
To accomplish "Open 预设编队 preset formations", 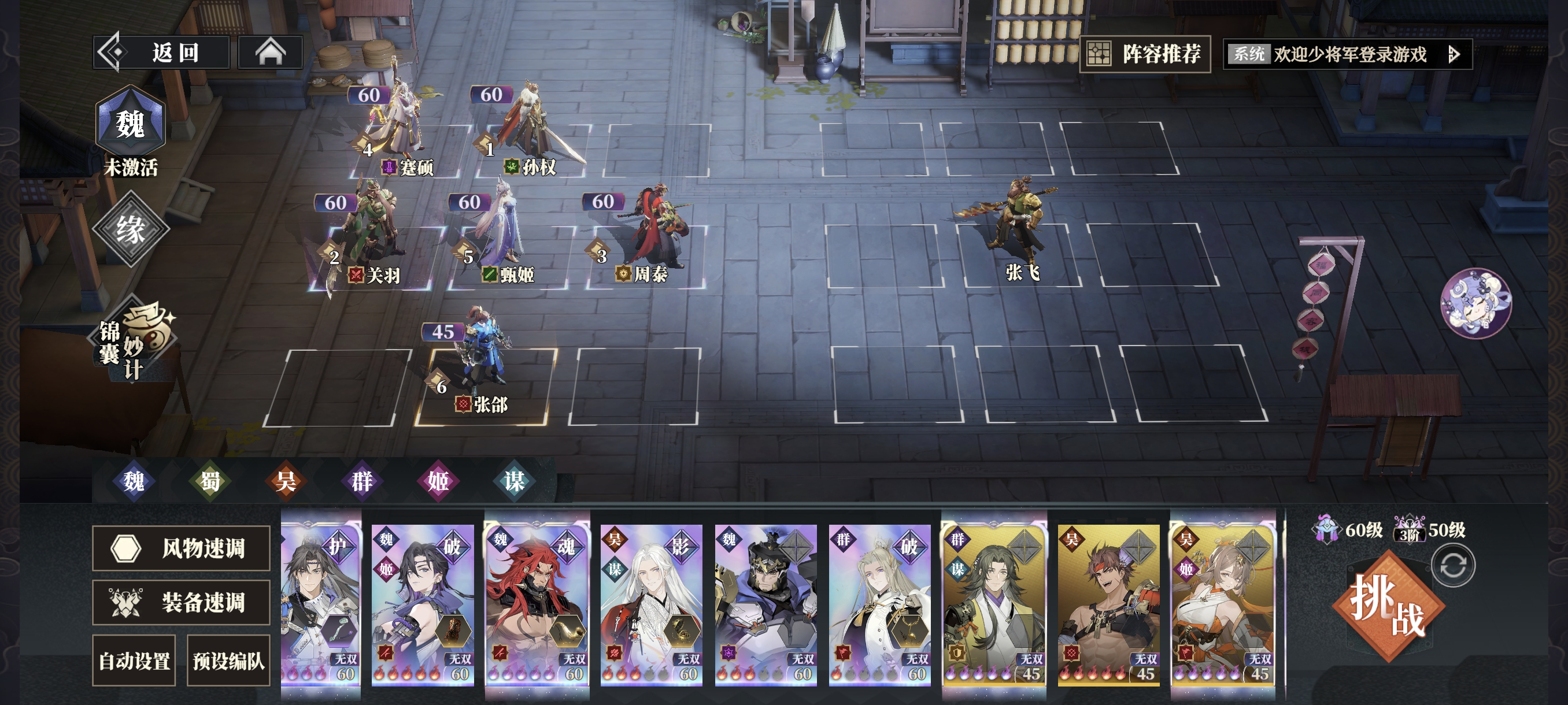I will 228,661.
